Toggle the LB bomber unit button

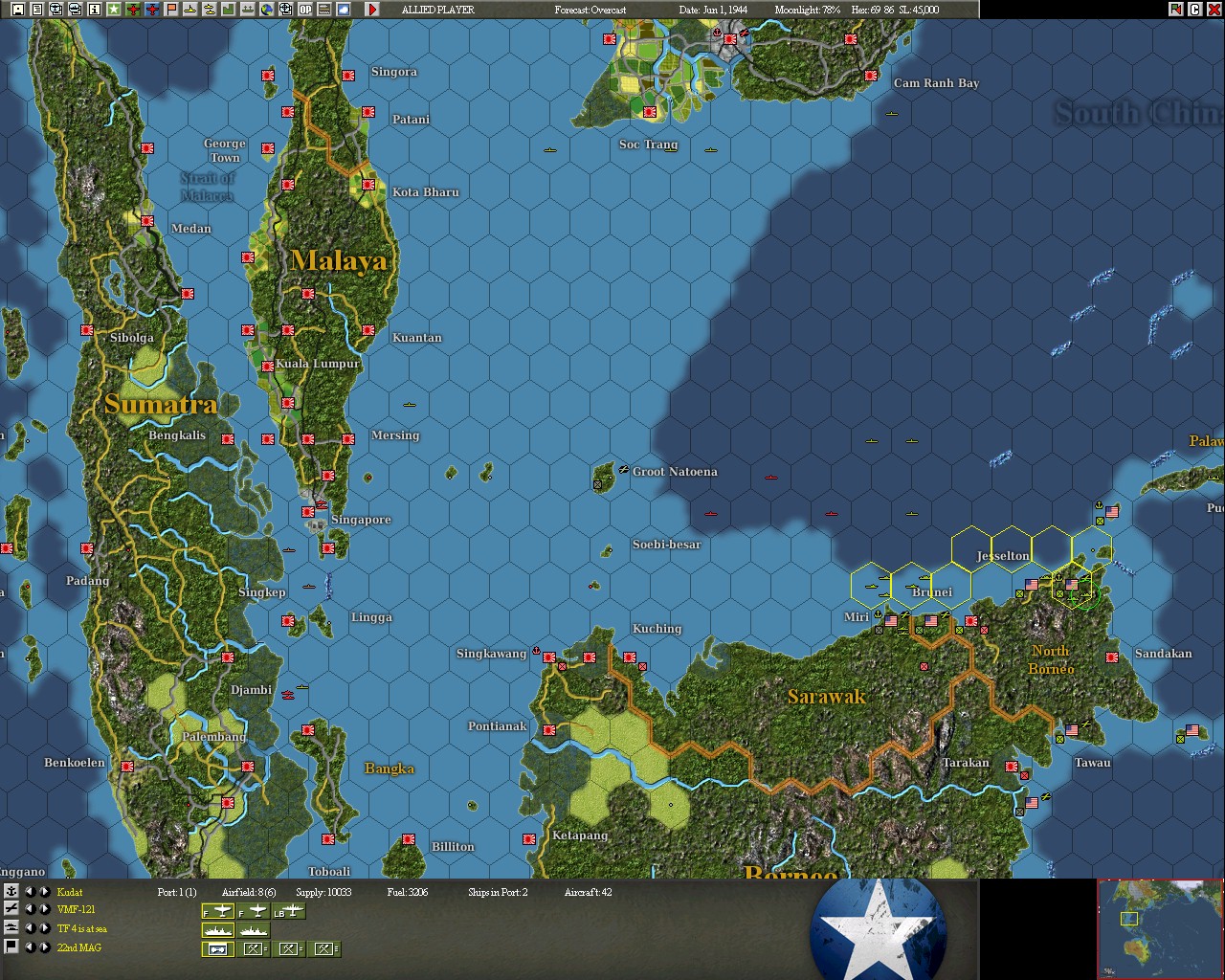coord(289,910)
